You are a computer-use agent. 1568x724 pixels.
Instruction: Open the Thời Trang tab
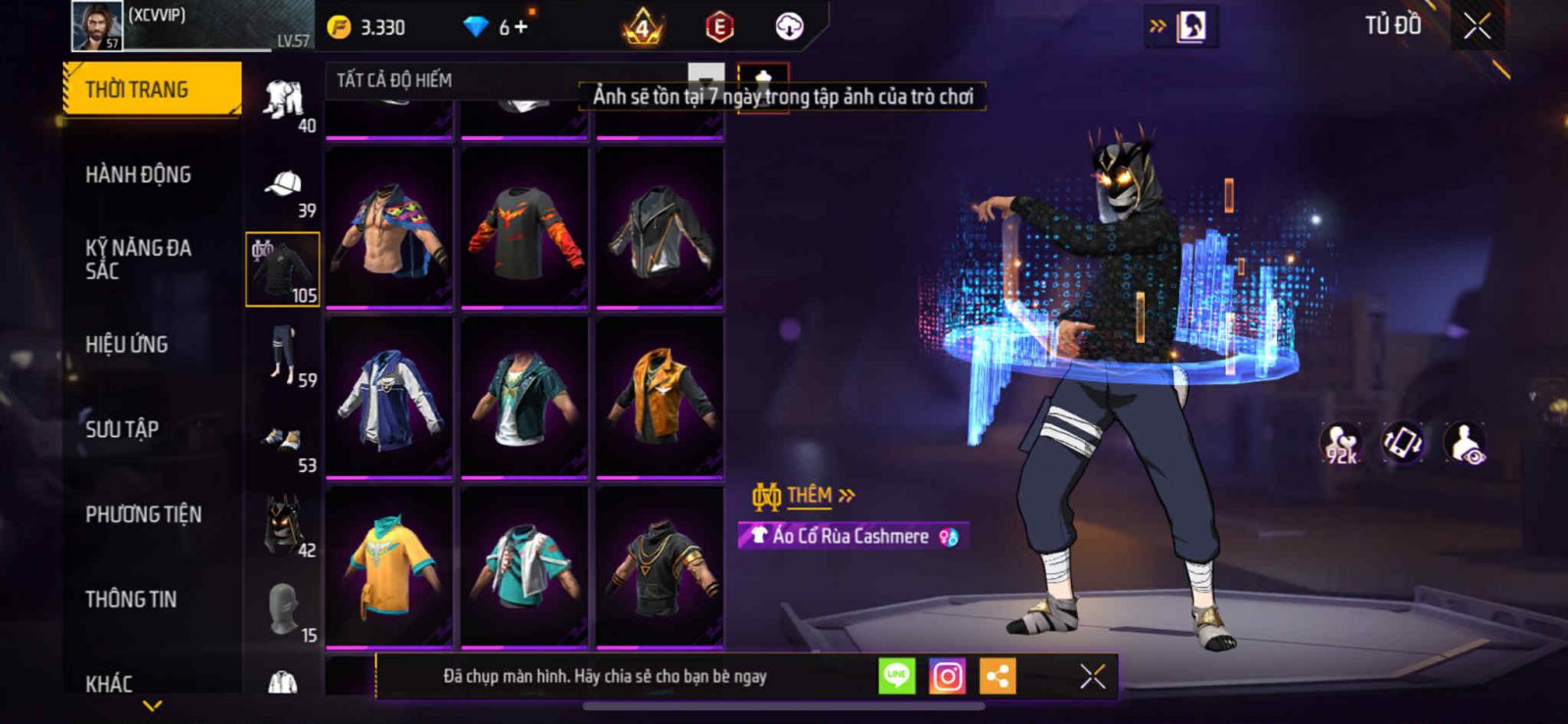151,89
